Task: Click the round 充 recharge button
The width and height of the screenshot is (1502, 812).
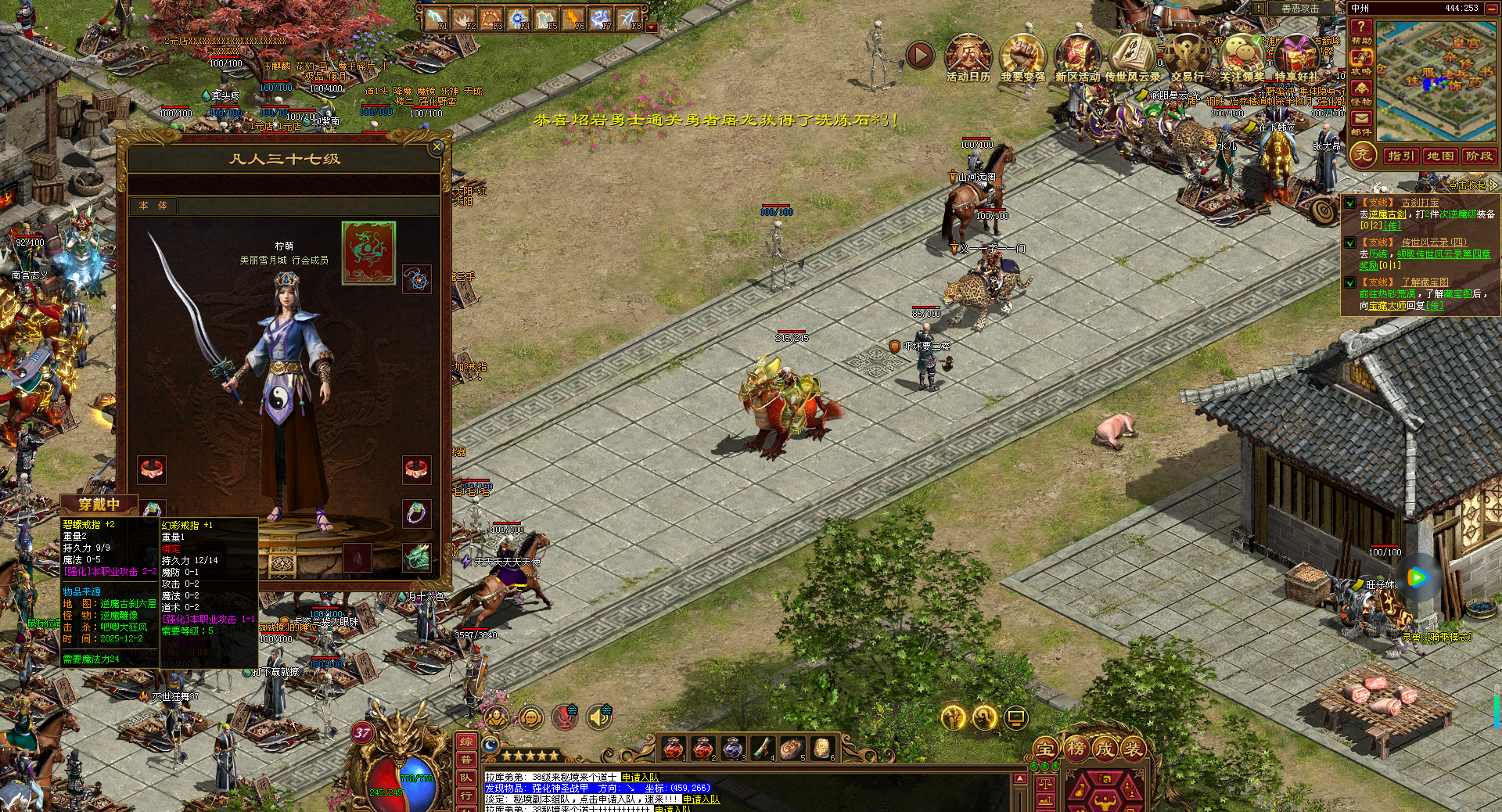Action: [1363, 155]
